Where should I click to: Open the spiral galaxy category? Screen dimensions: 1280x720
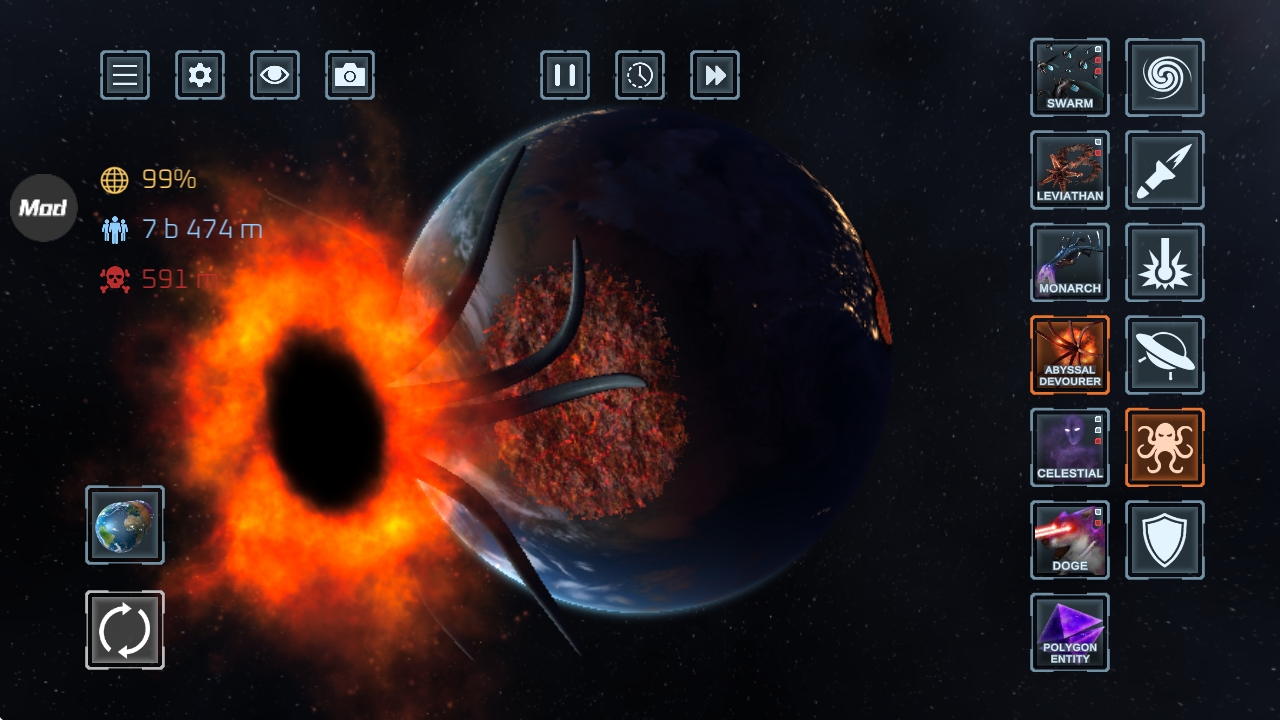click(x=1165, y=78)
